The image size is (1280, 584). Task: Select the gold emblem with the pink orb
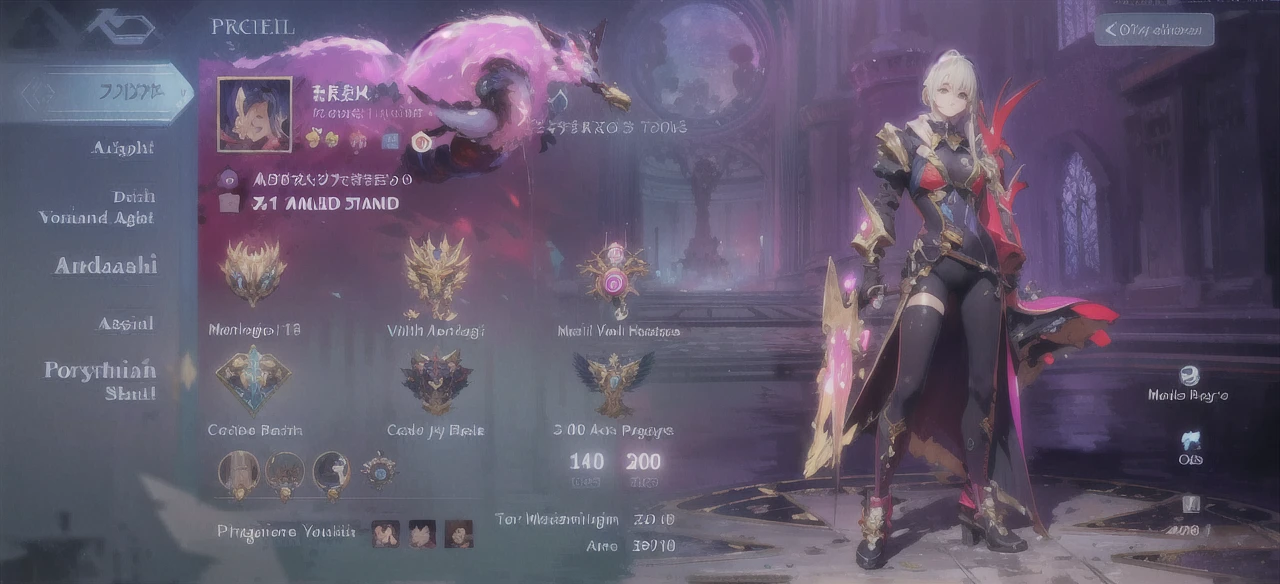[612, 273]
